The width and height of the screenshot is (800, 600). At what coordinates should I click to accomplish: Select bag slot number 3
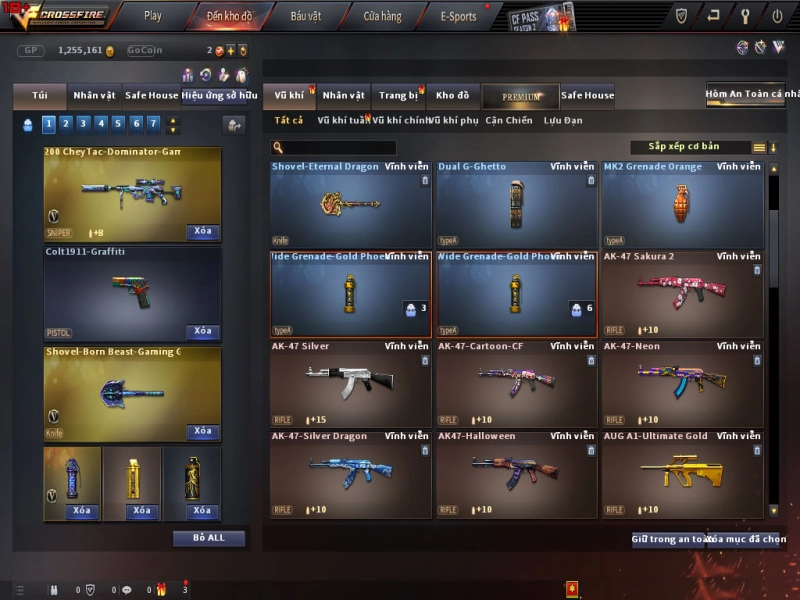(84, 124)
